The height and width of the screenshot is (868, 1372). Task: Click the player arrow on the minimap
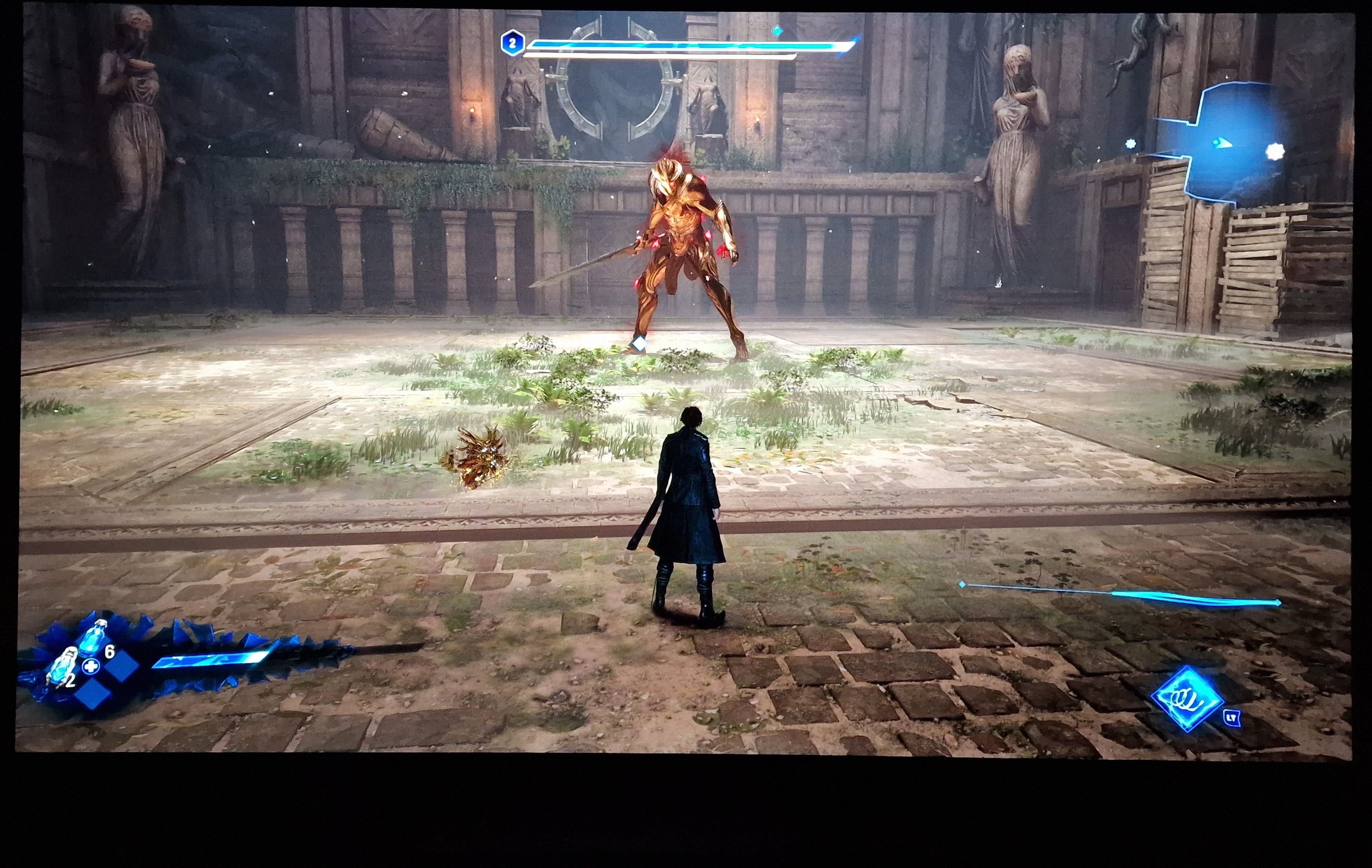[1221, 143]
